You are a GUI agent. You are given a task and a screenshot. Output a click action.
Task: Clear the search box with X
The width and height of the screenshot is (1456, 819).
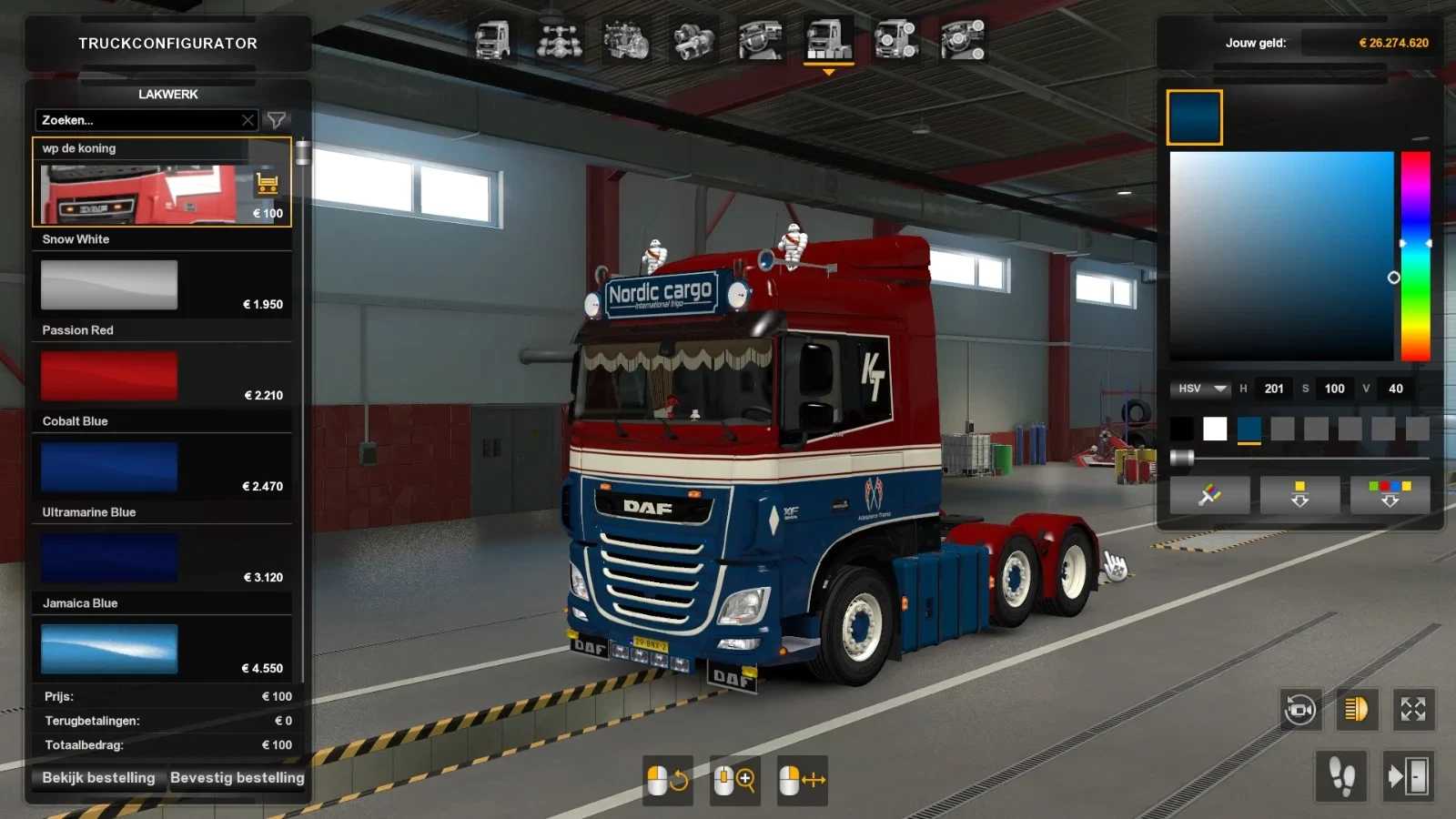pyautogui.click(x=248, y=120)
